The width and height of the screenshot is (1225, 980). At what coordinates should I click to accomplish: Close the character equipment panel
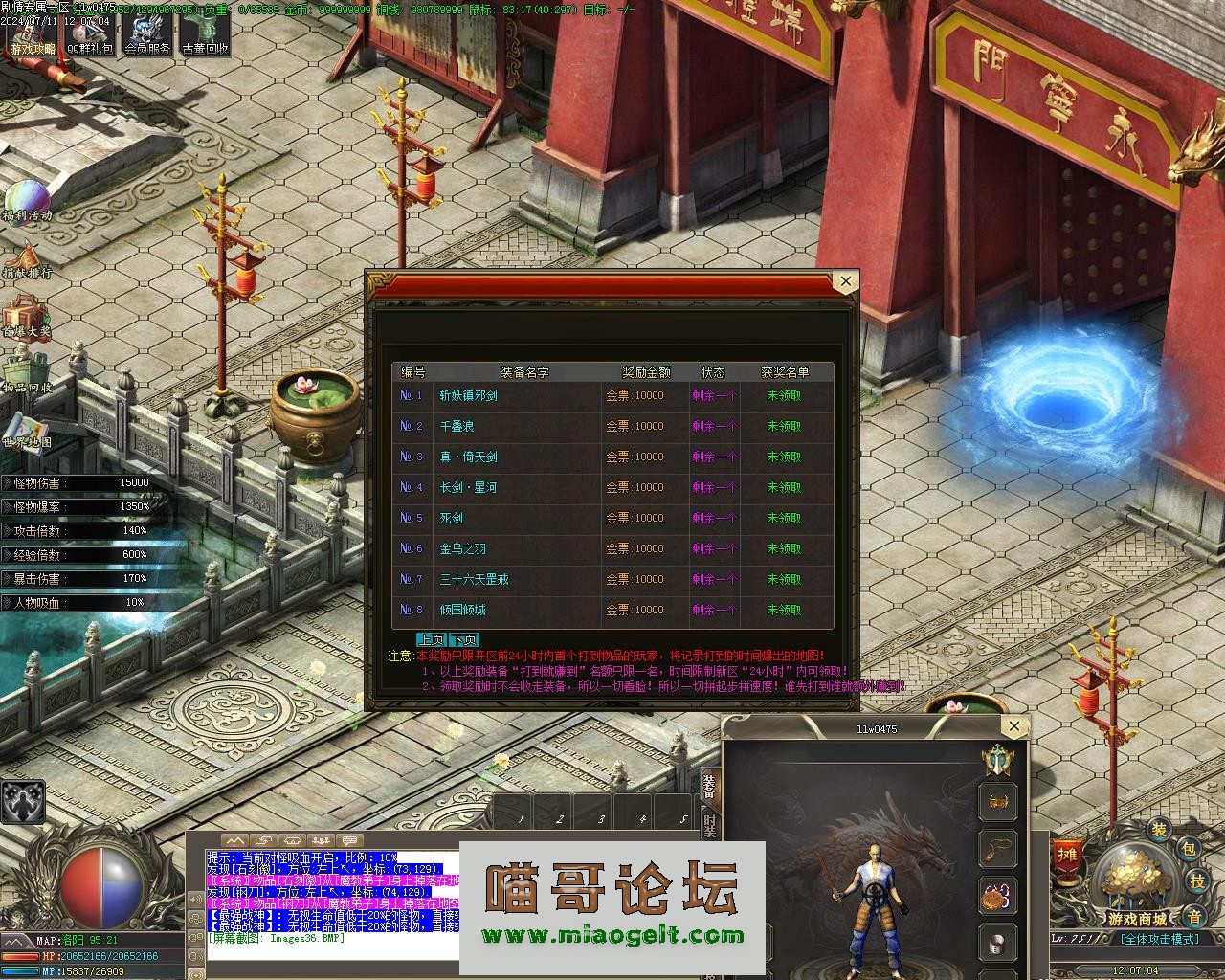coord(1014,726)
